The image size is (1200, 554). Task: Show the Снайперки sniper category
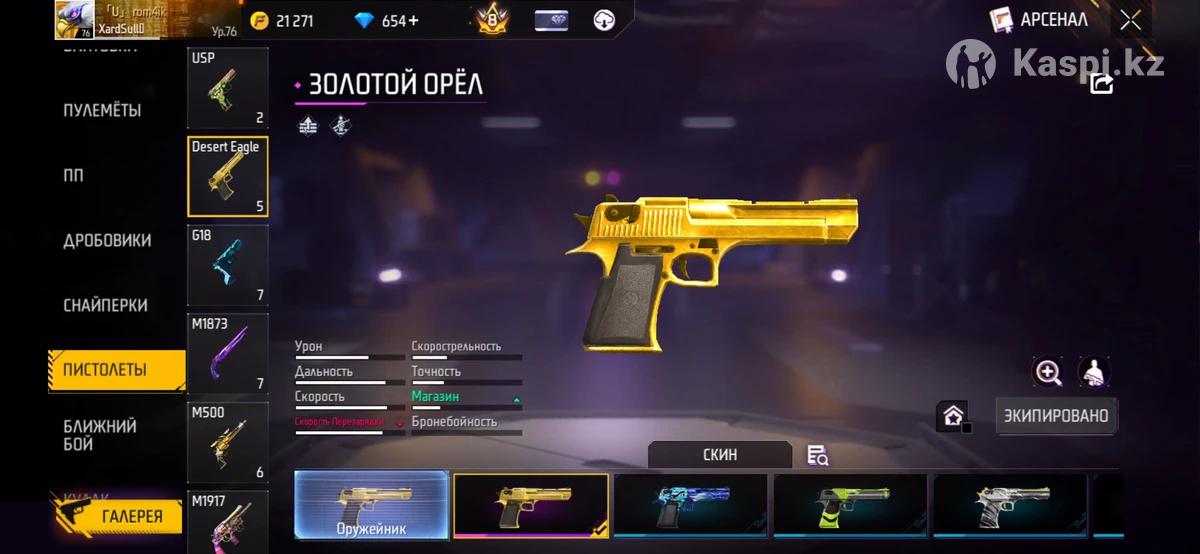(x=105, y=306)
